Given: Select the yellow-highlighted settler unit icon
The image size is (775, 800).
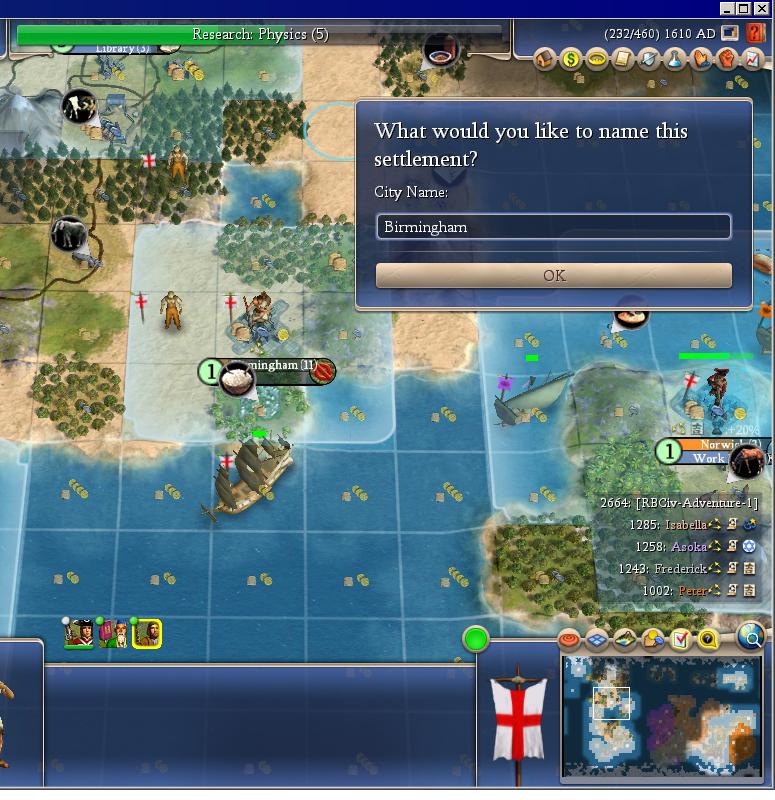Looking at the screenshot, I should pos(147,633).
